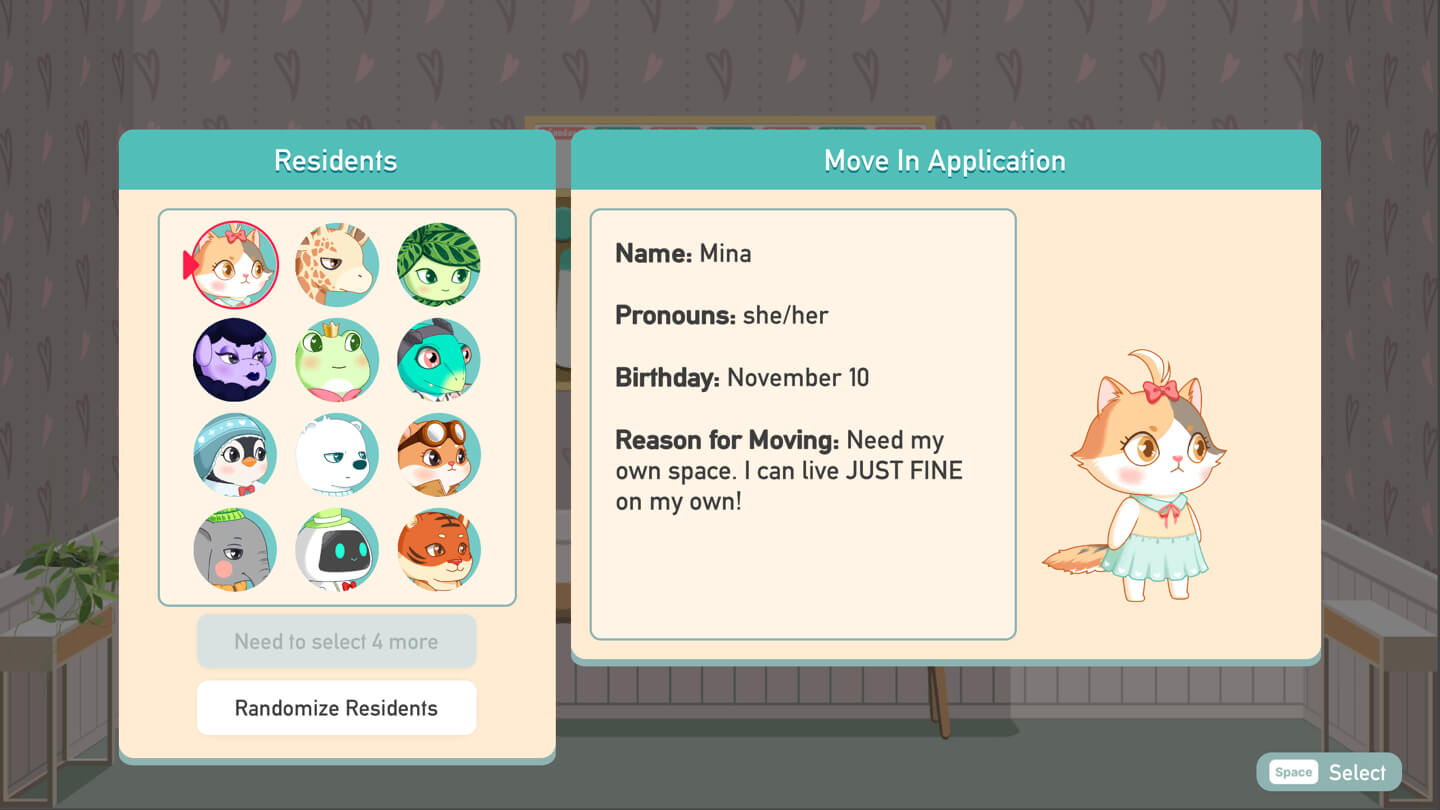Choose the white polar bear portrait

pos(337,455)
